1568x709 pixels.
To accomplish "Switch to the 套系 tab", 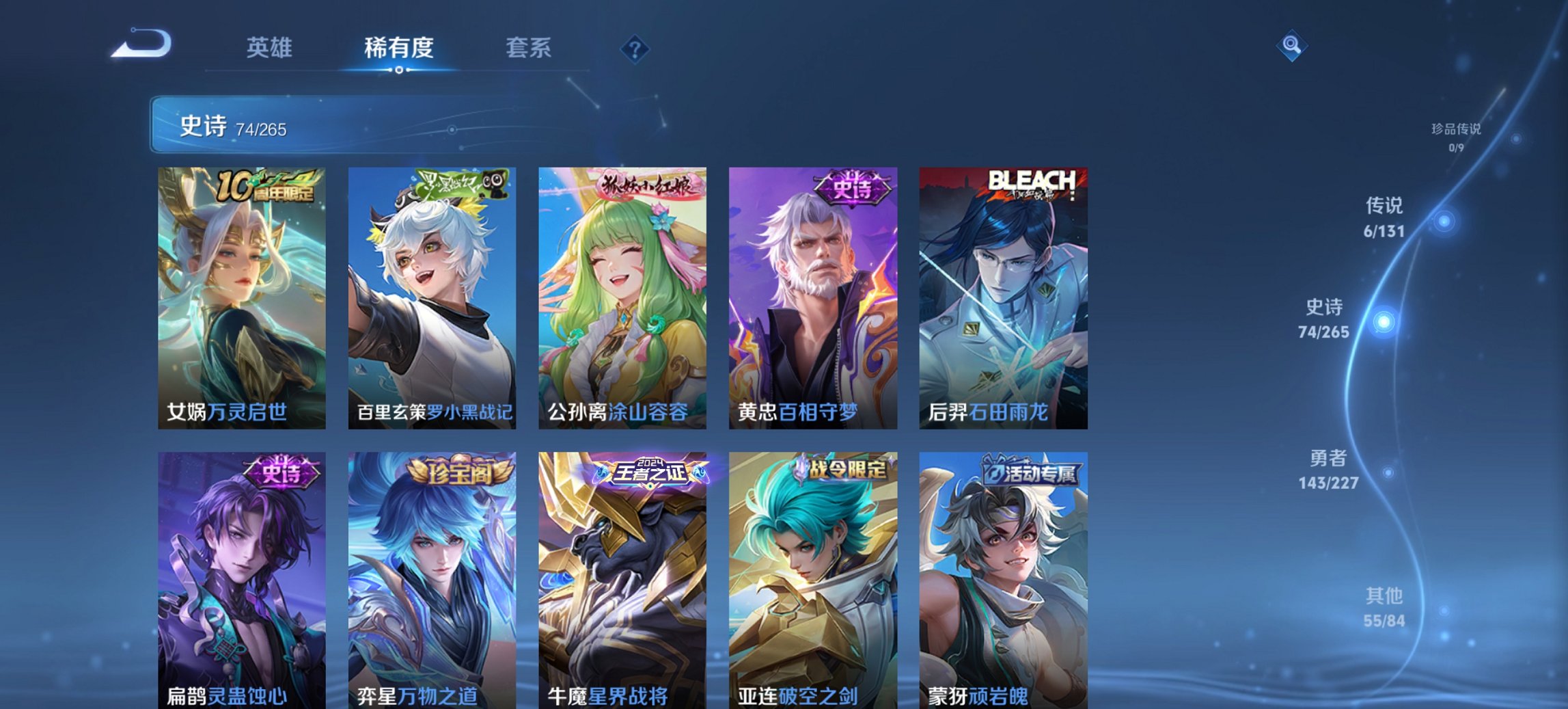I will (529, 48).
